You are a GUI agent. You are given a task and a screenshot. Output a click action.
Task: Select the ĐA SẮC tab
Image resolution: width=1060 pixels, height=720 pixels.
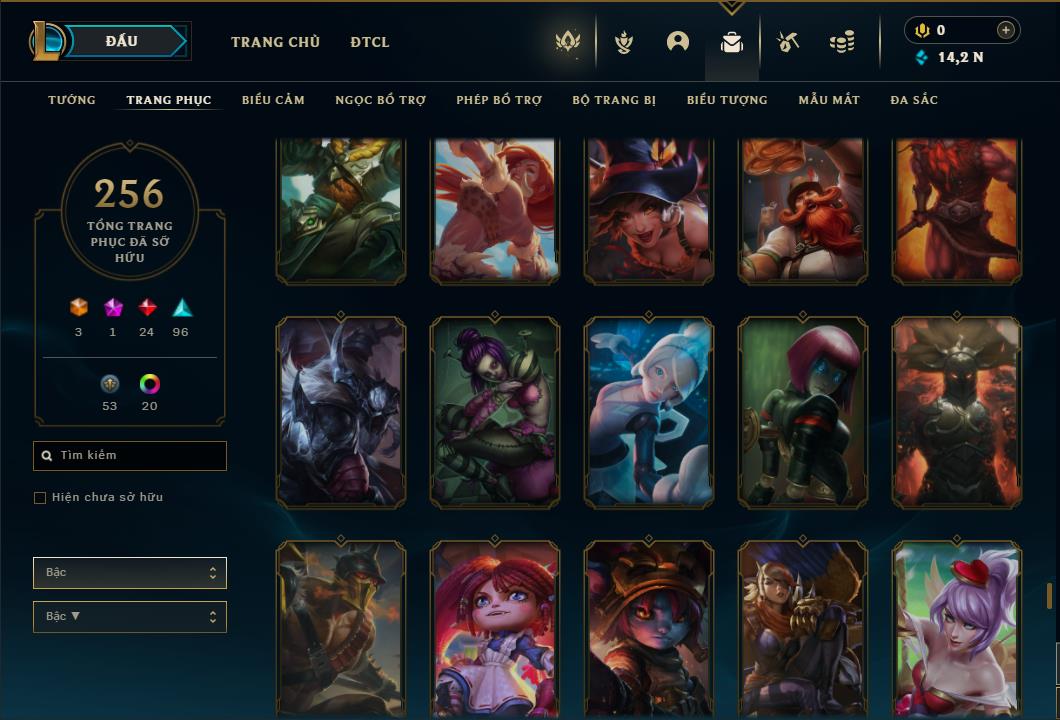[914, 100]
